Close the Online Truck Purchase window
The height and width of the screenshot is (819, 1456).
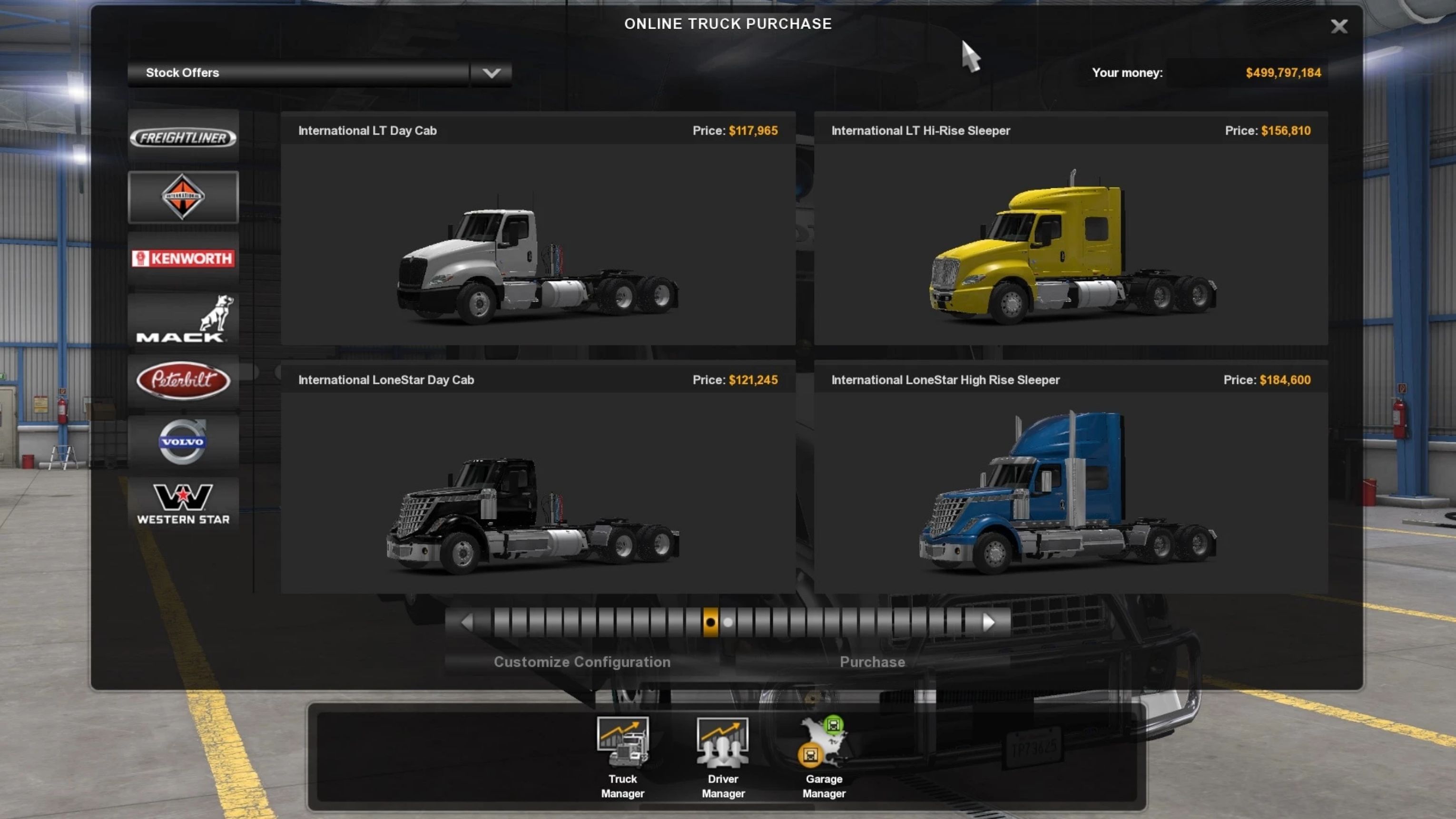(1338, 26)
